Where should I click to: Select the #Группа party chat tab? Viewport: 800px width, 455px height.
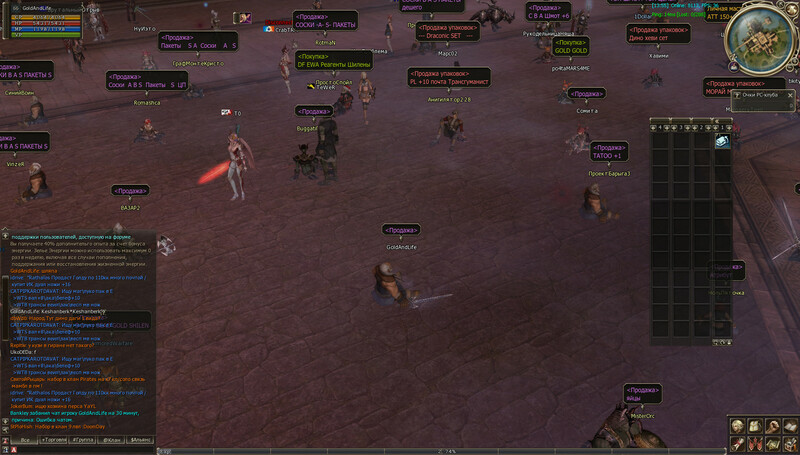(83, 440)
